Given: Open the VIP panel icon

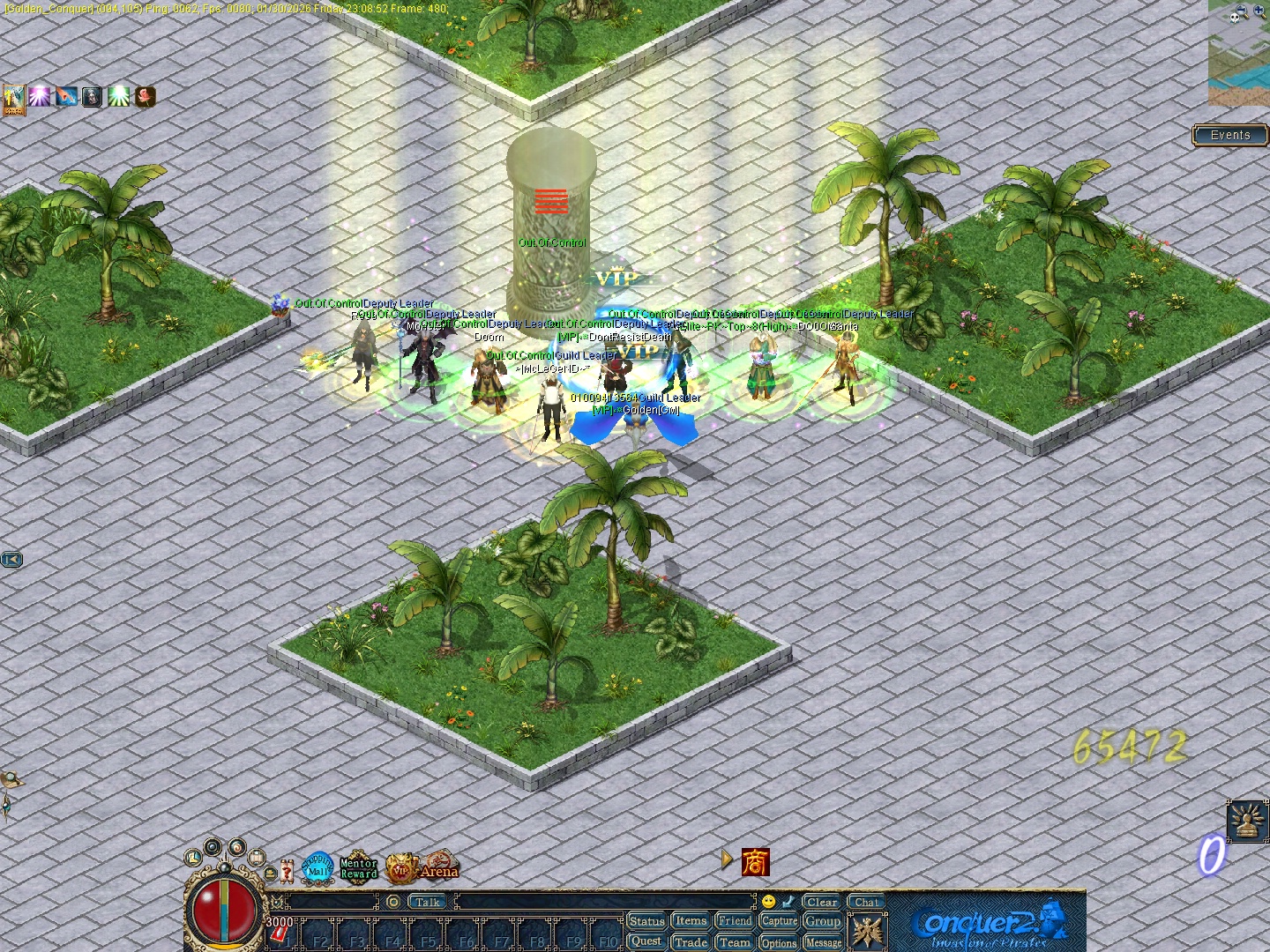Looking at the screenshot, I should click(402, 867).
